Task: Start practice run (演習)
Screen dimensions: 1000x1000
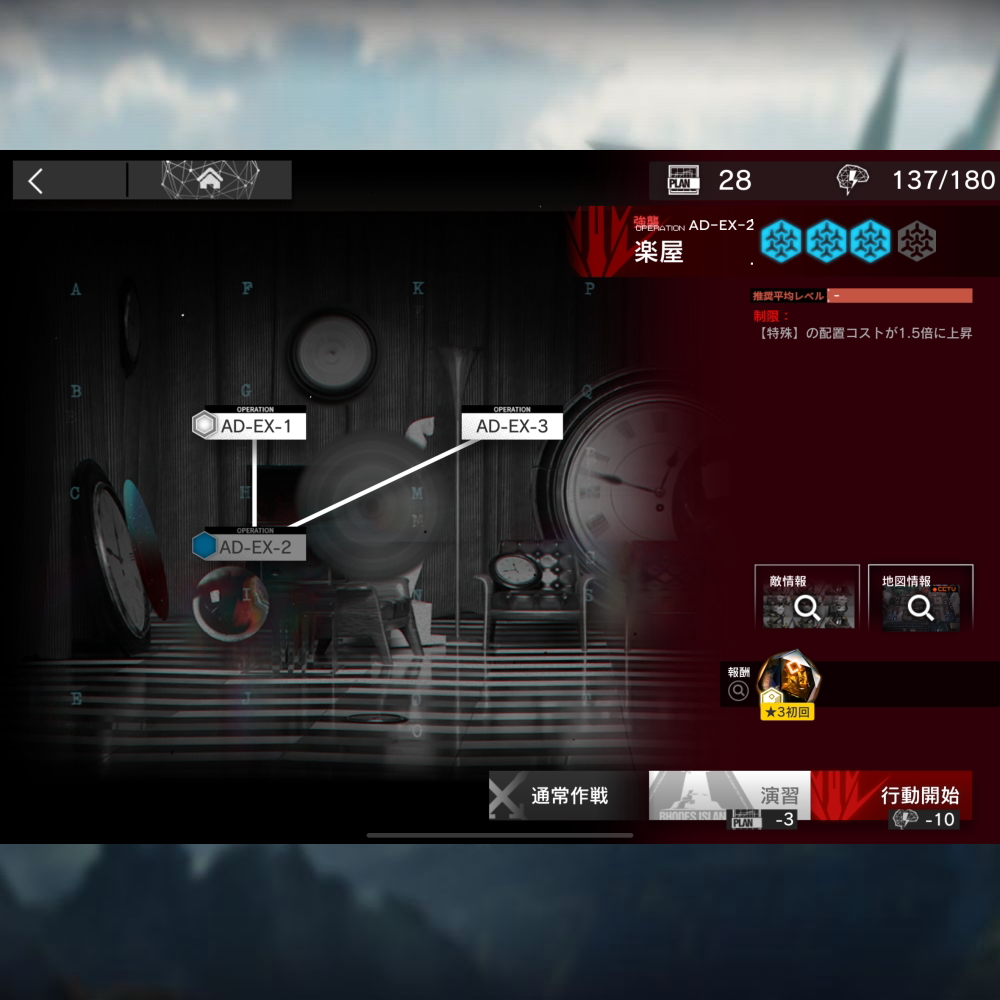Action: point(729,796)
